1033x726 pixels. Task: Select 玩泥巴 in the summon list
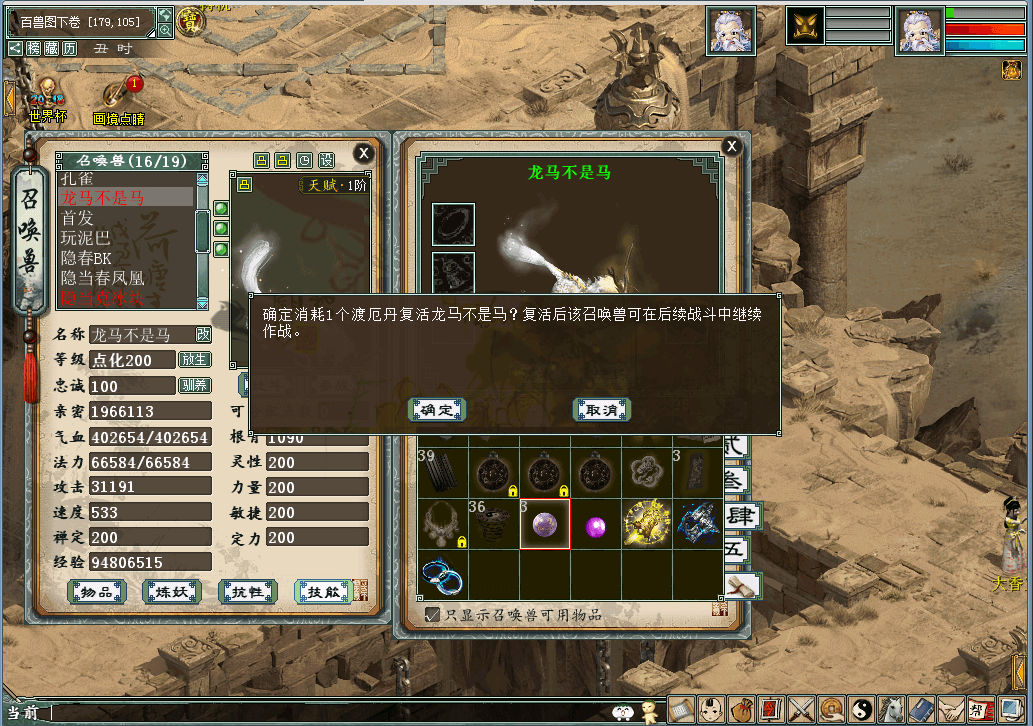coord(88,238)
